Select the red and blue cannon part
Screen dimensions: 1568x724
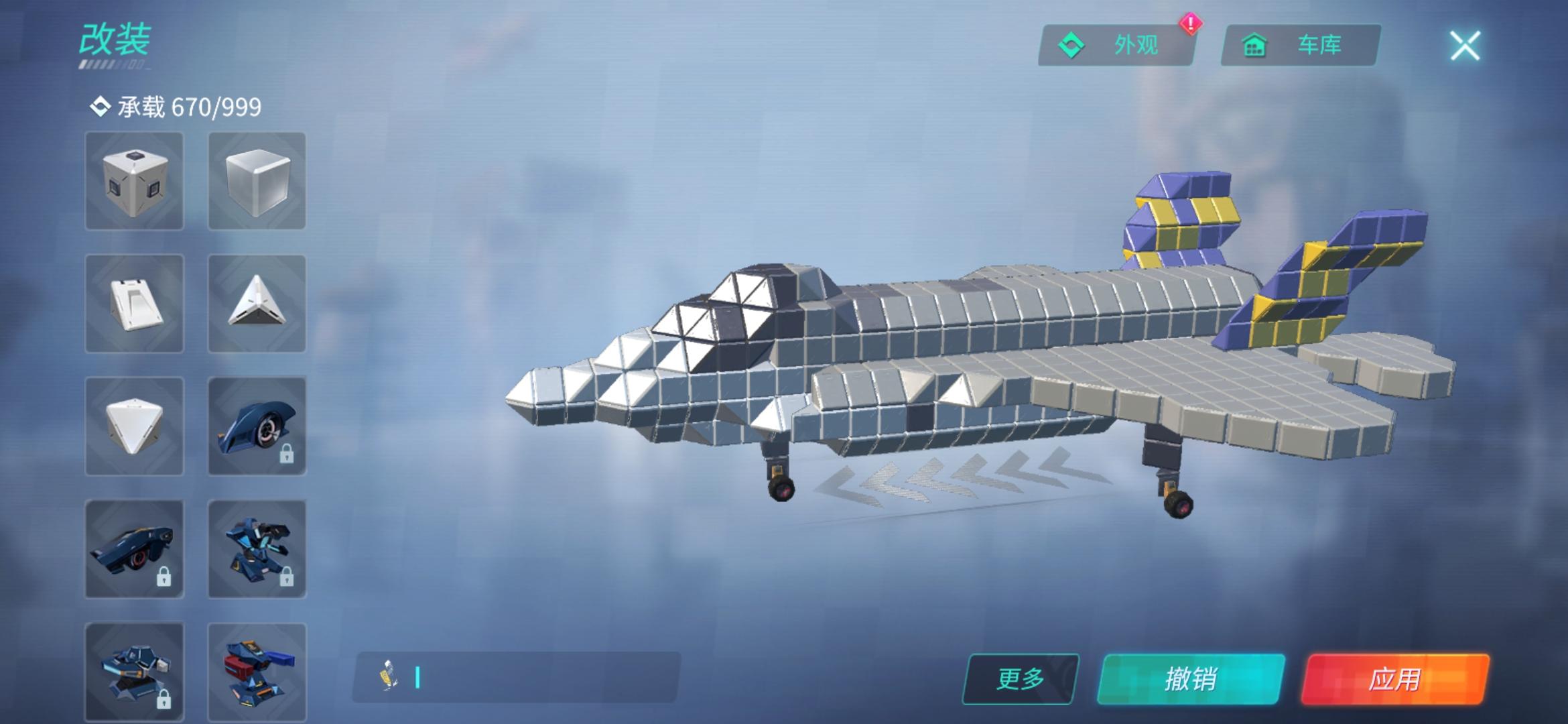tap(257, 670)
